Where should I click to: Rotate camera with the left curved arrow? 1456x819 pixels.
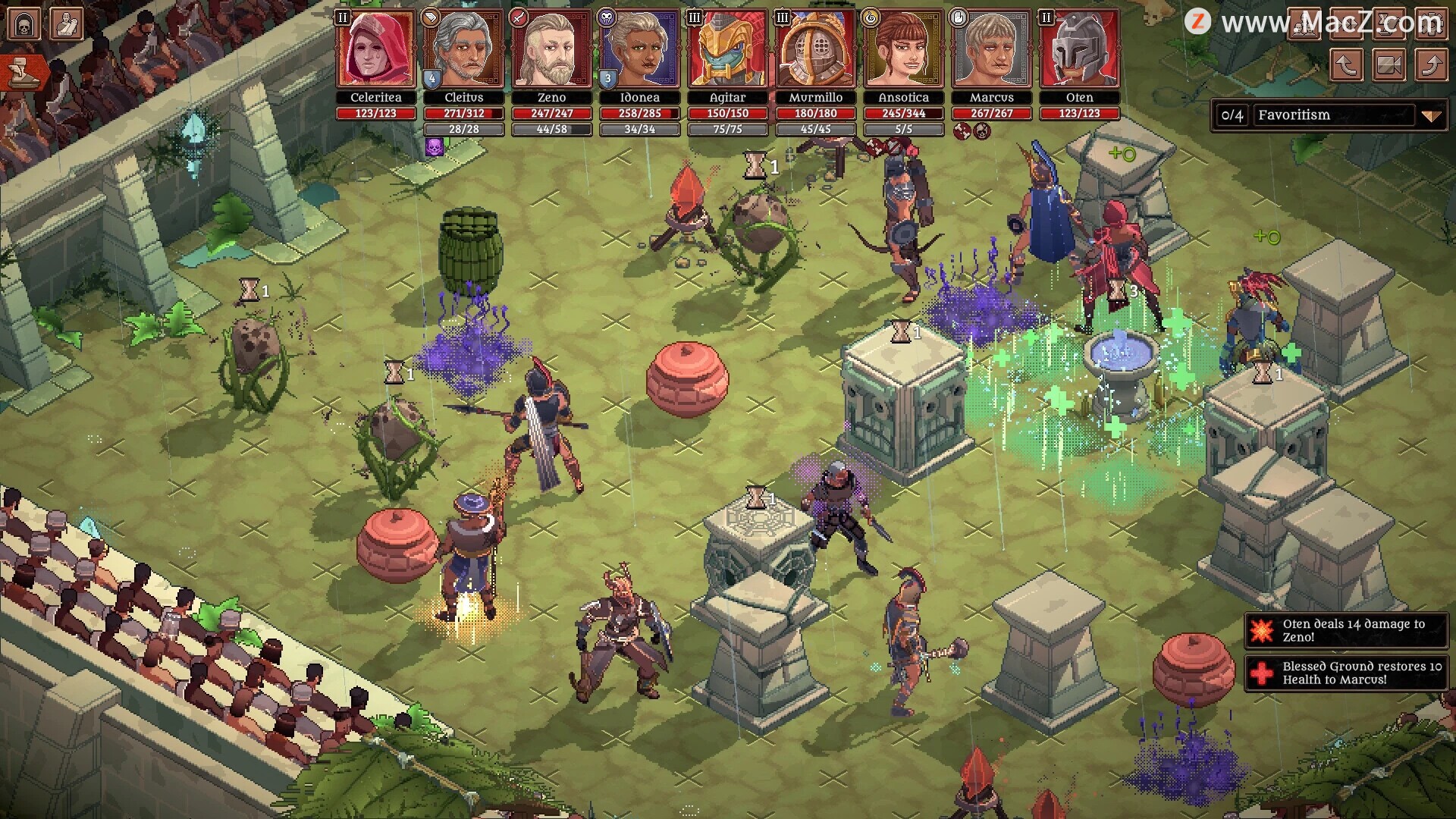[x=1346, y=65]
